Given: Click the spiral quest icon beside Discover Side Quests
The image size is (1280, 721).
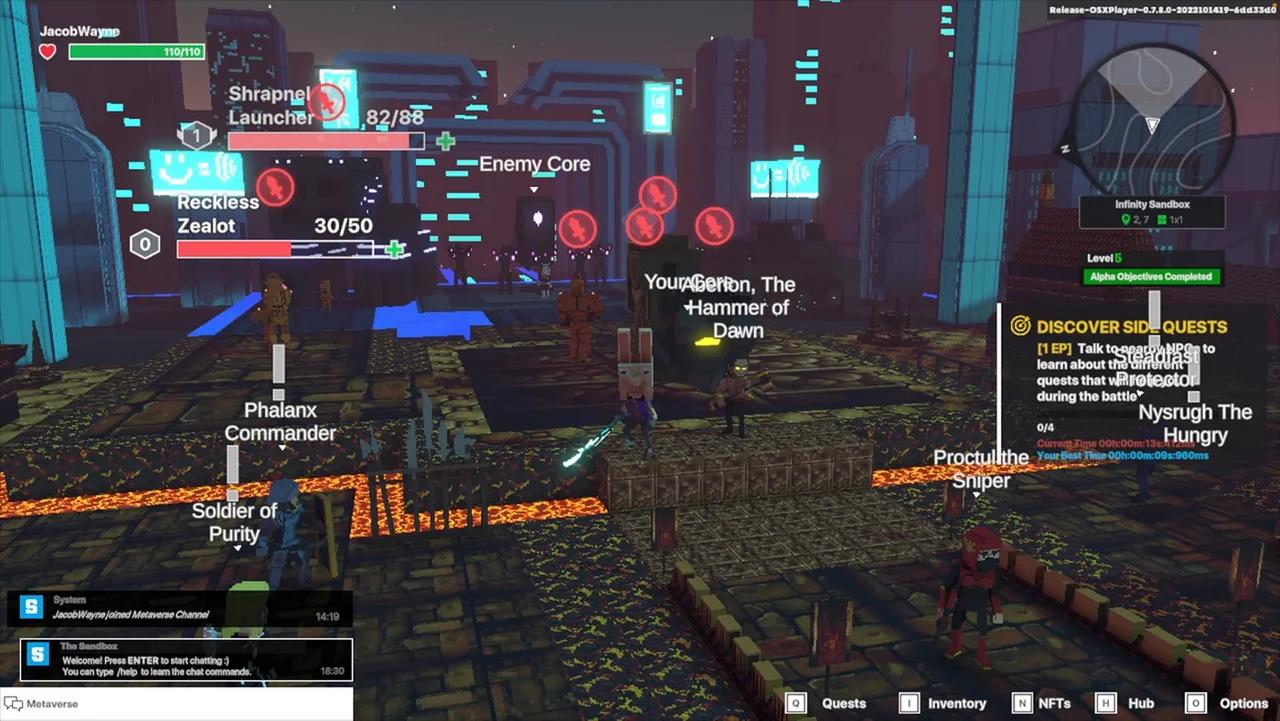Looking at the screenshot, I should tap(1020, 326).
